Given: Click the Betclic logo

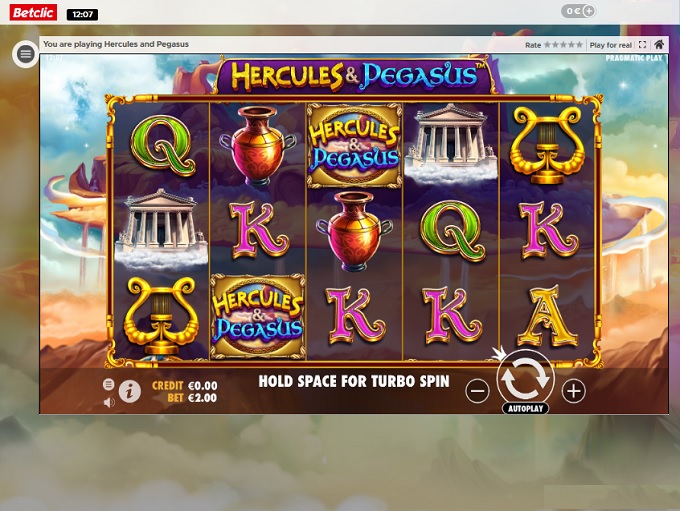Looking at the screenshot, I should (33, 13).
